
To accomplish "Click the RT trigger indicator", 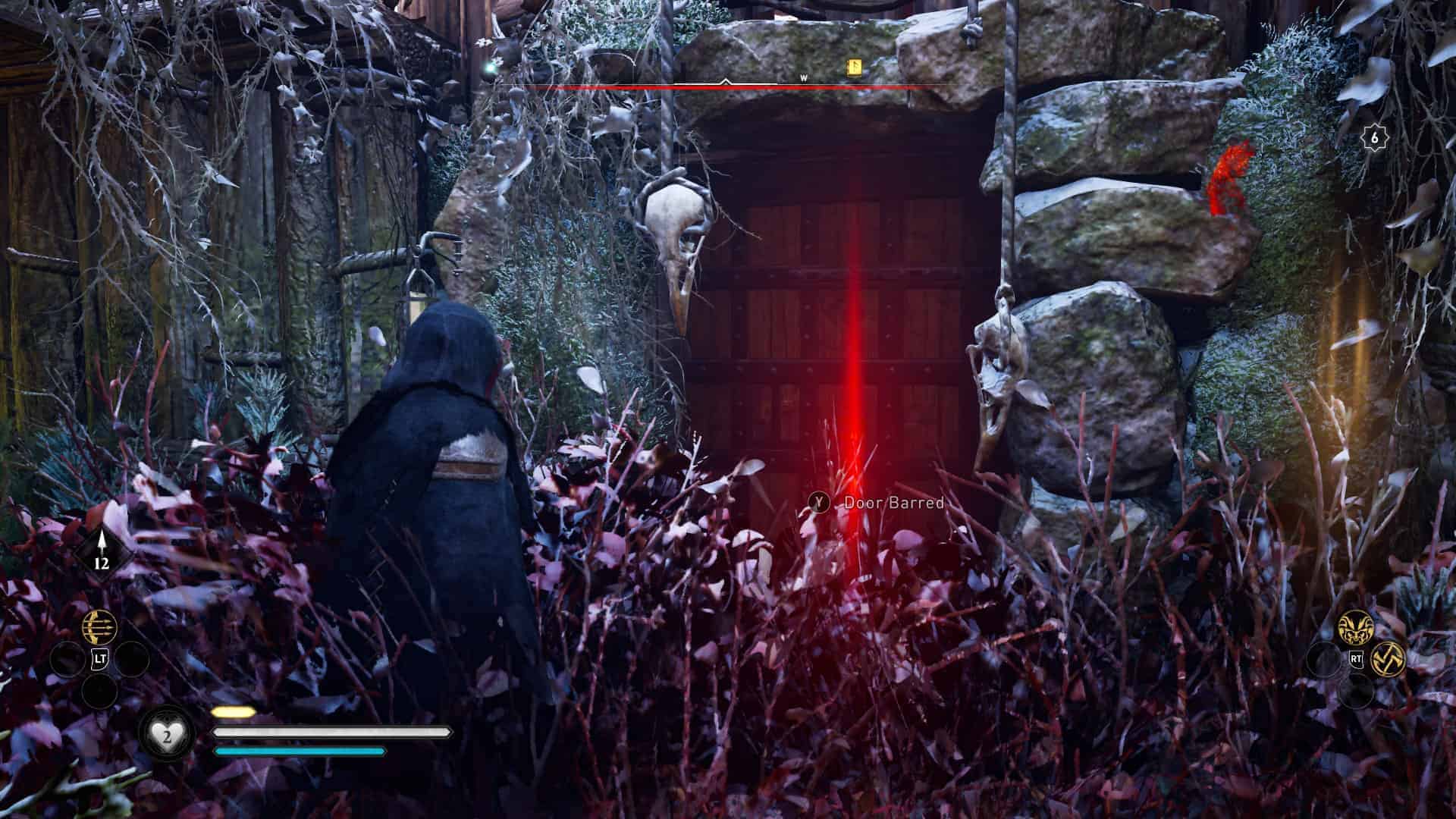I will coord(1356,659).
